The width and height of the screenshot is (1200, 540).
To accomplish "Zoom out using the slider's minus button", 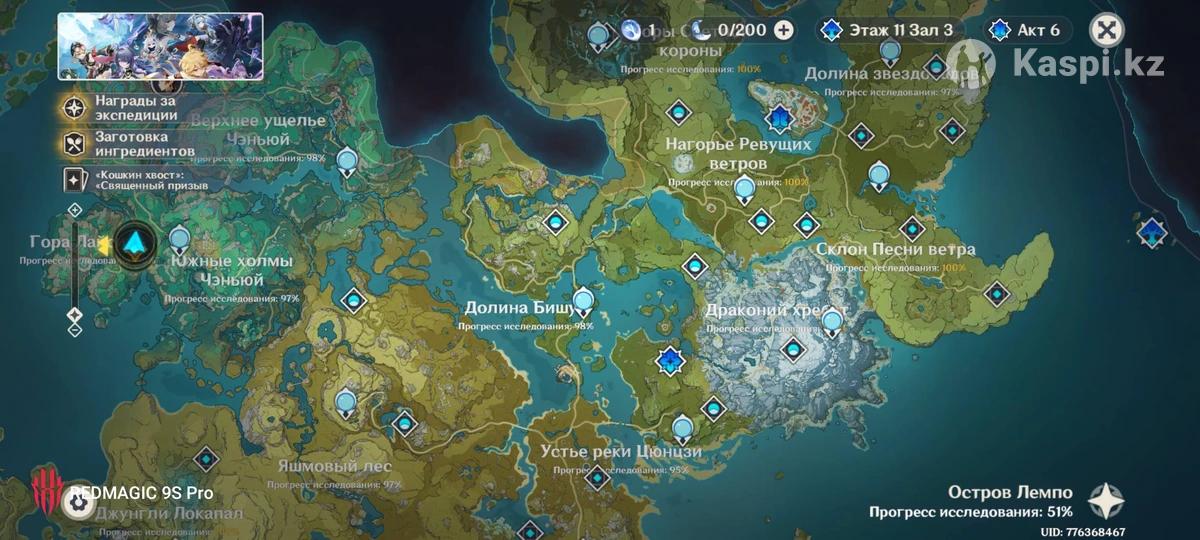I will [x=74, y=328].
